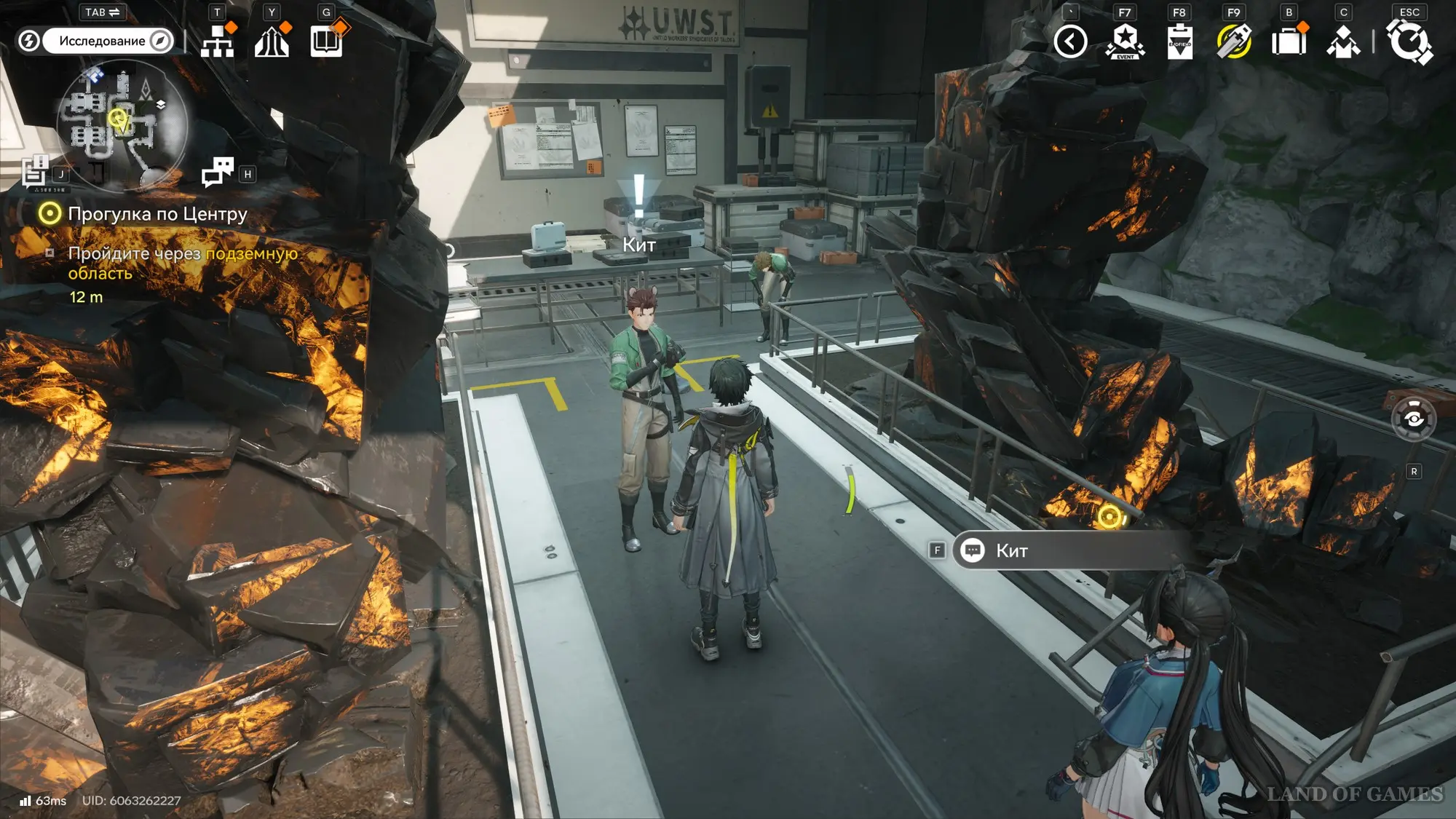Toggle the eye view button

point(1413,419)
